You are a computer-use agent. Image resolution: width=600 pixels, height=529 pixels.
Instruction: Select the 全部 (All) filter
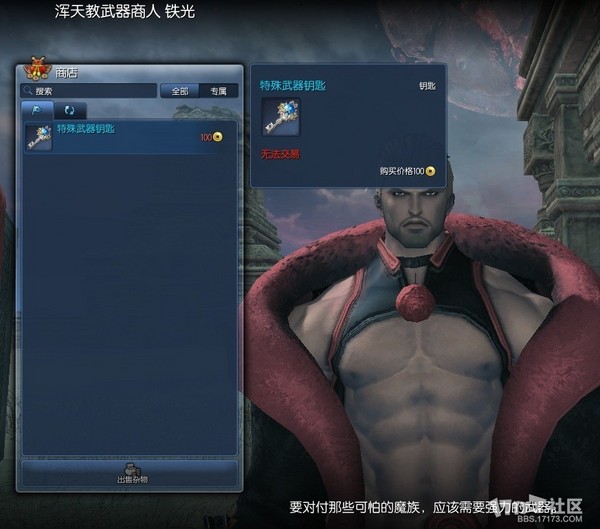point(180,91)
